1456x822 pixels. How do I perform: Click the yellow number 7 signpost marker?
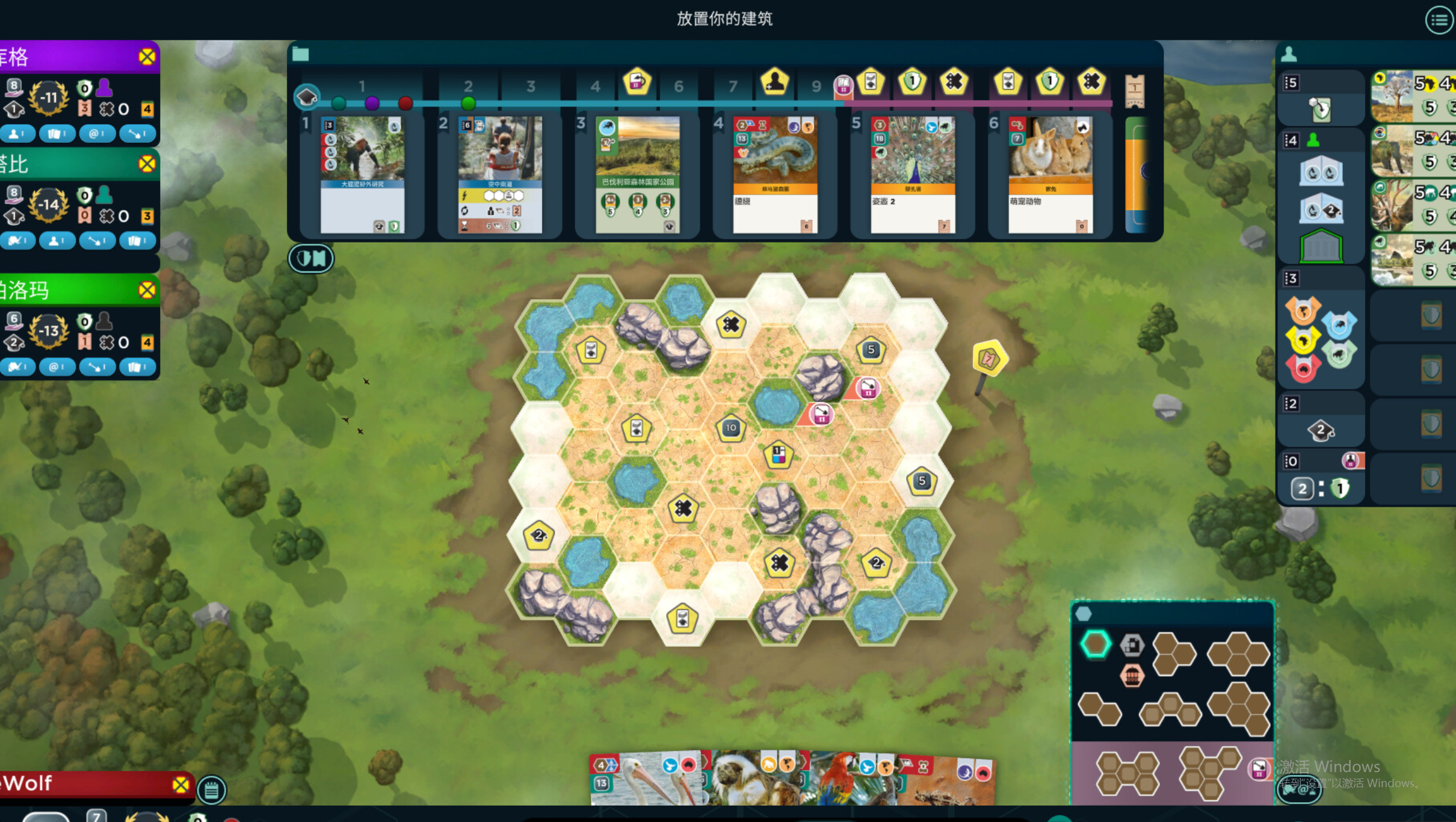(989, 359)
